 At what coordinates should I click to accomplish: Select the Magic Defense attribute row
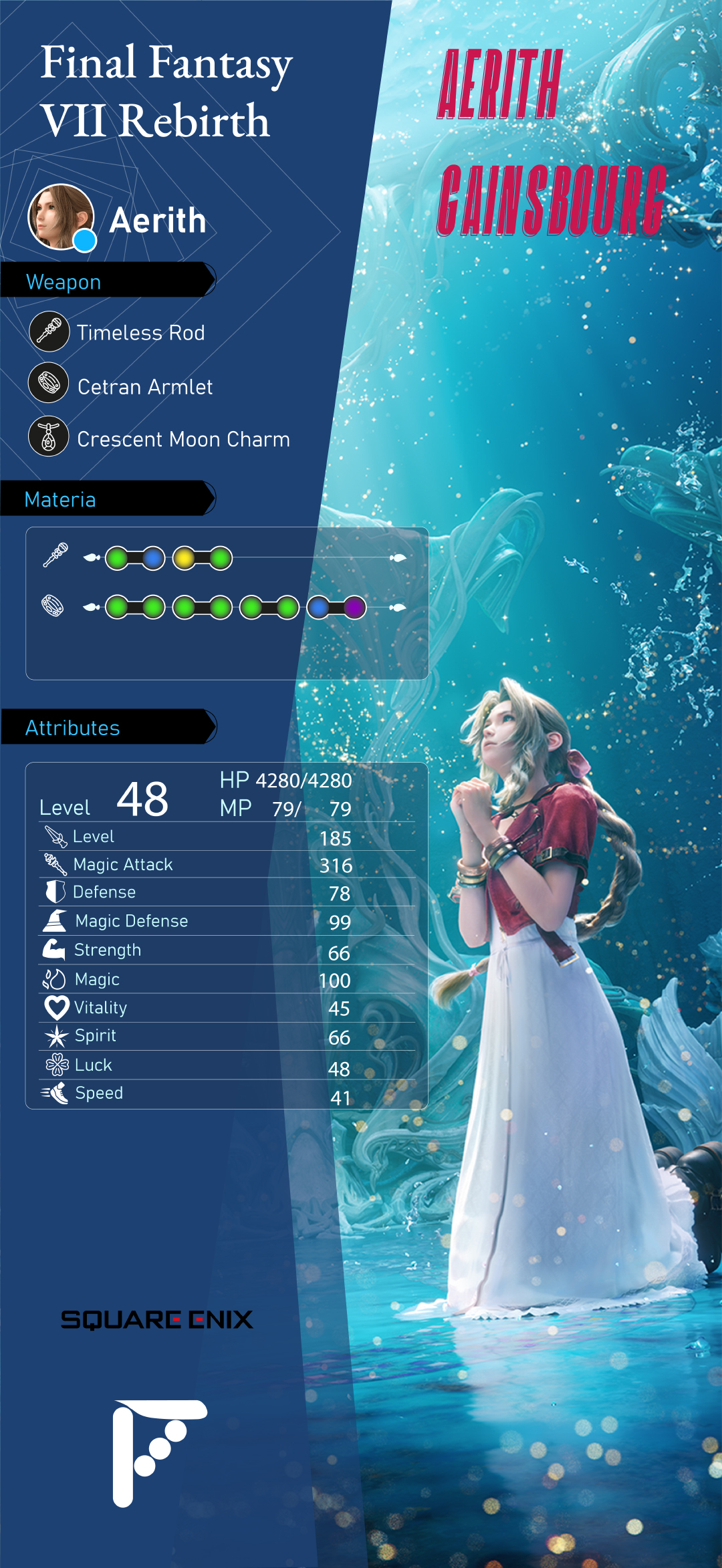click(227, 921)
